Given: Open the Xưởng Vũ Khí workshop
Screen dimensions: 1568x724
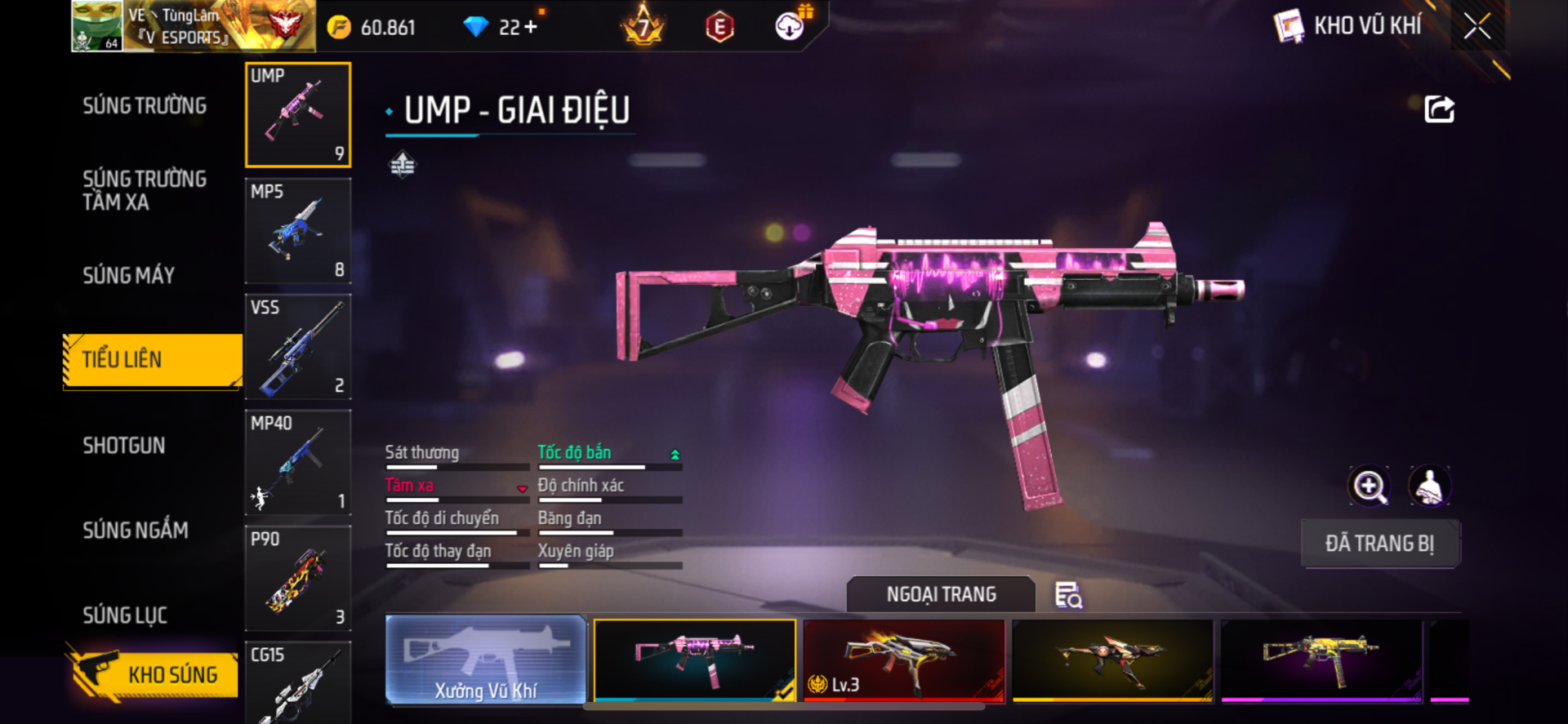Looking at the screenshot, I should tap(486, 660).
